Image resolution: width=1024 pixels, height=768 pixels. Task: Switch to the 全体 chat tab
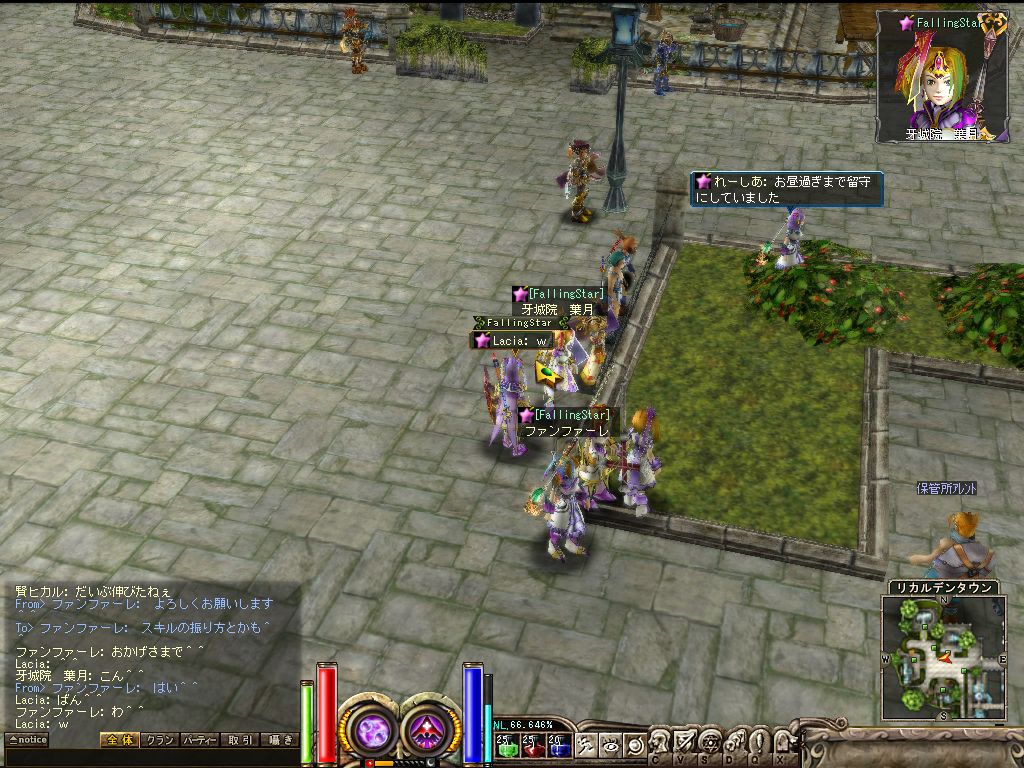(119, 740)
